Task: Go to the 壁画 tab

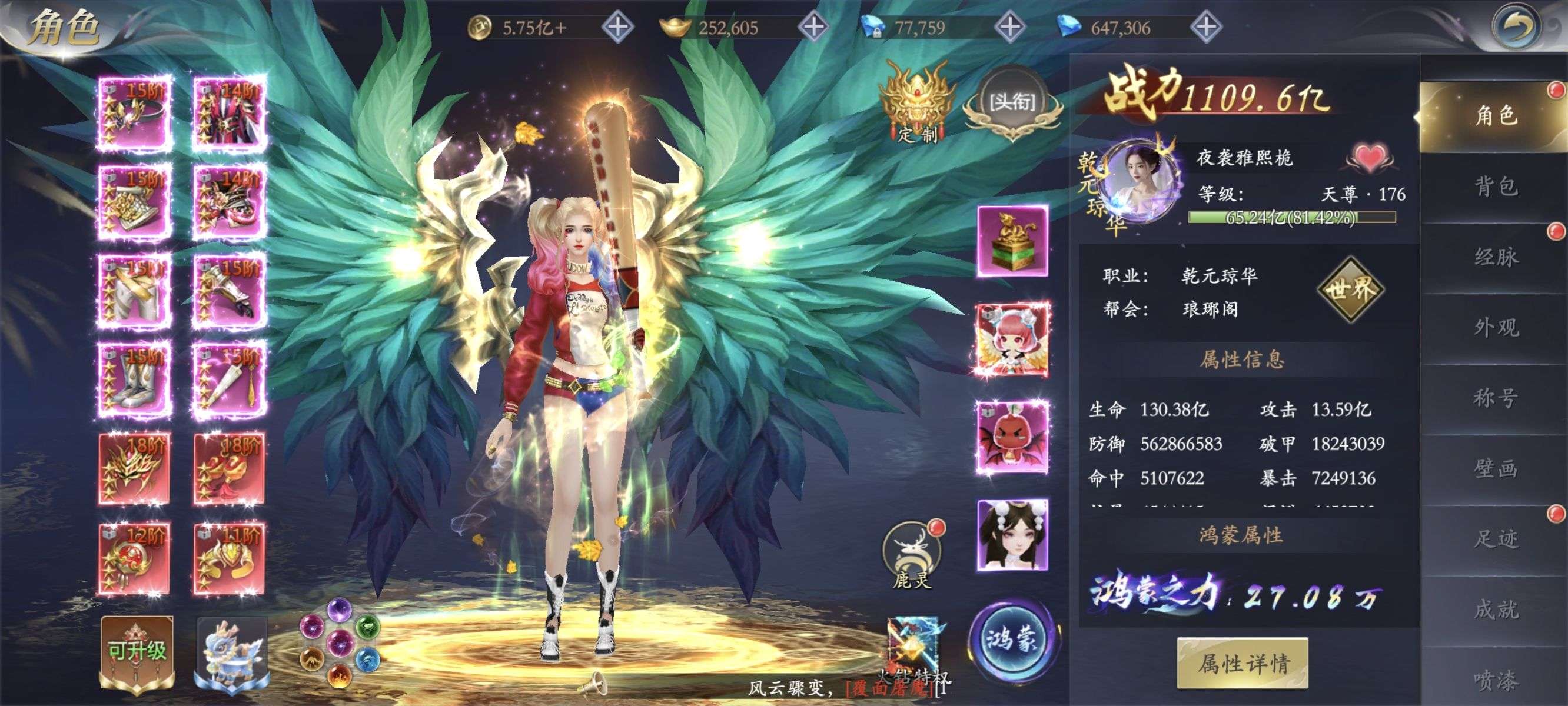Action: click(1495, 469)
